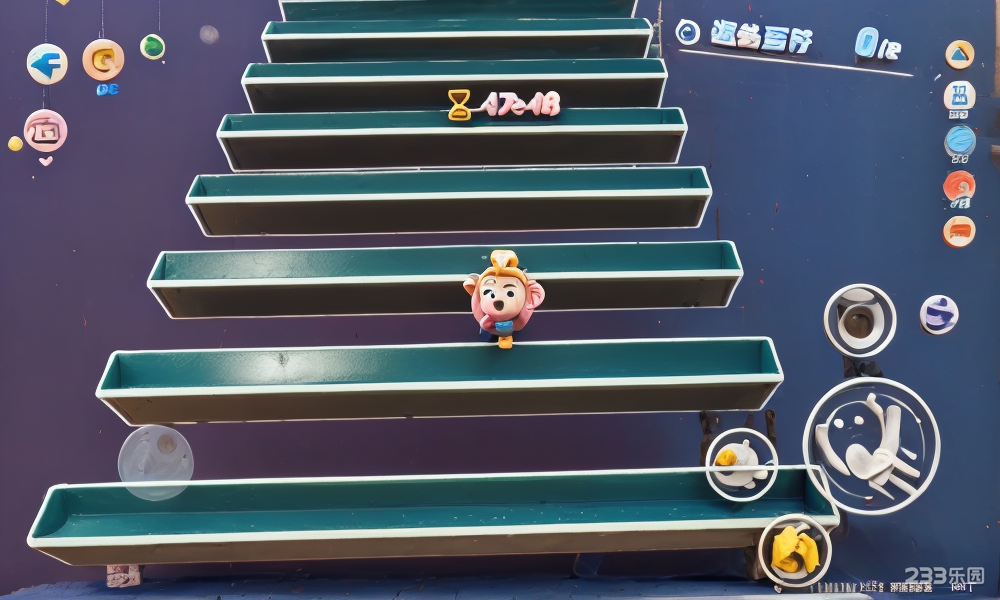The height and width of the screenshot is (600, 1000).
Task: Click the blue triangle on orange button
Action: click(959, 54)
